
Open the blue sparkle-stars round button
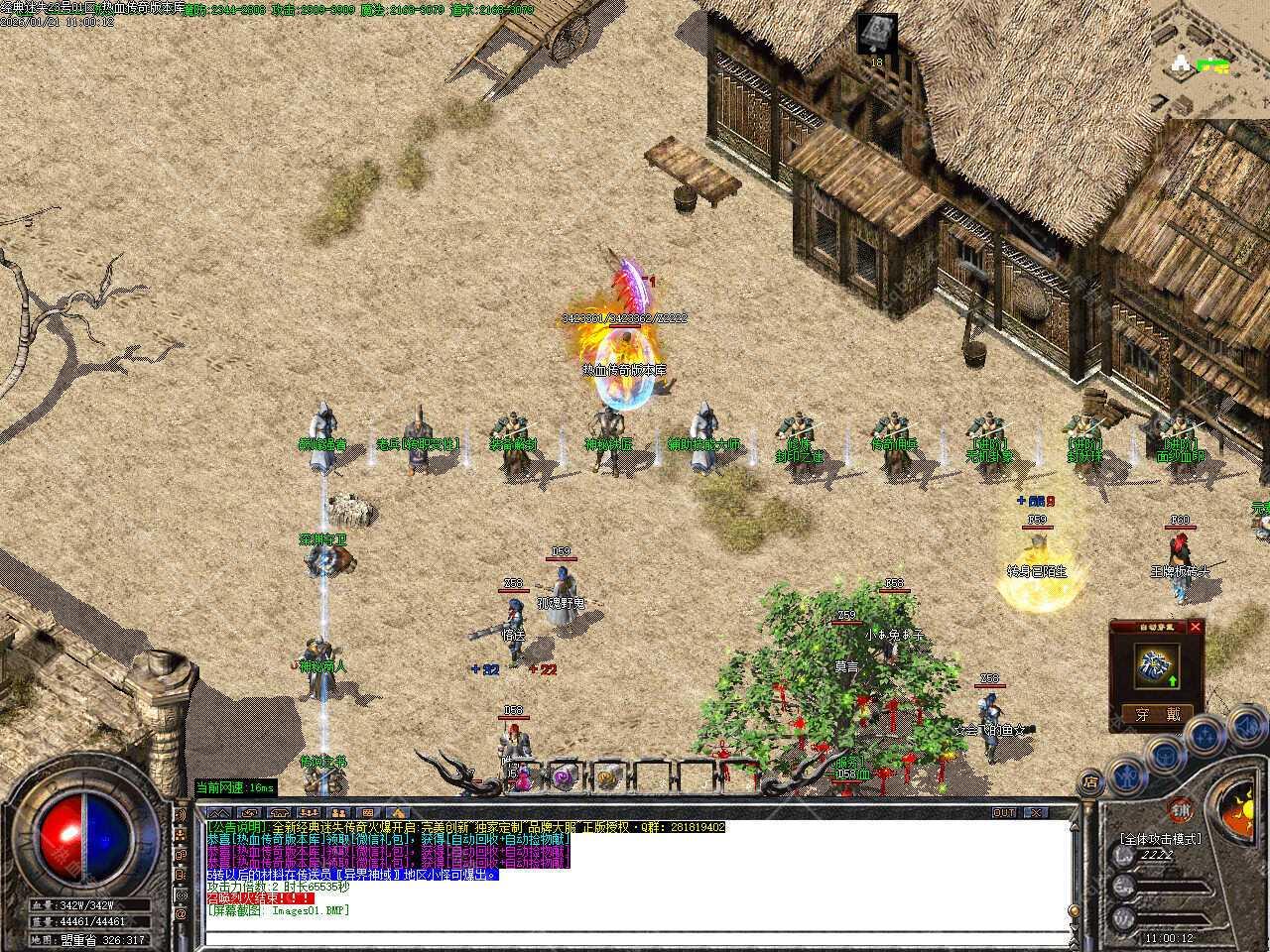point(1204,736)
